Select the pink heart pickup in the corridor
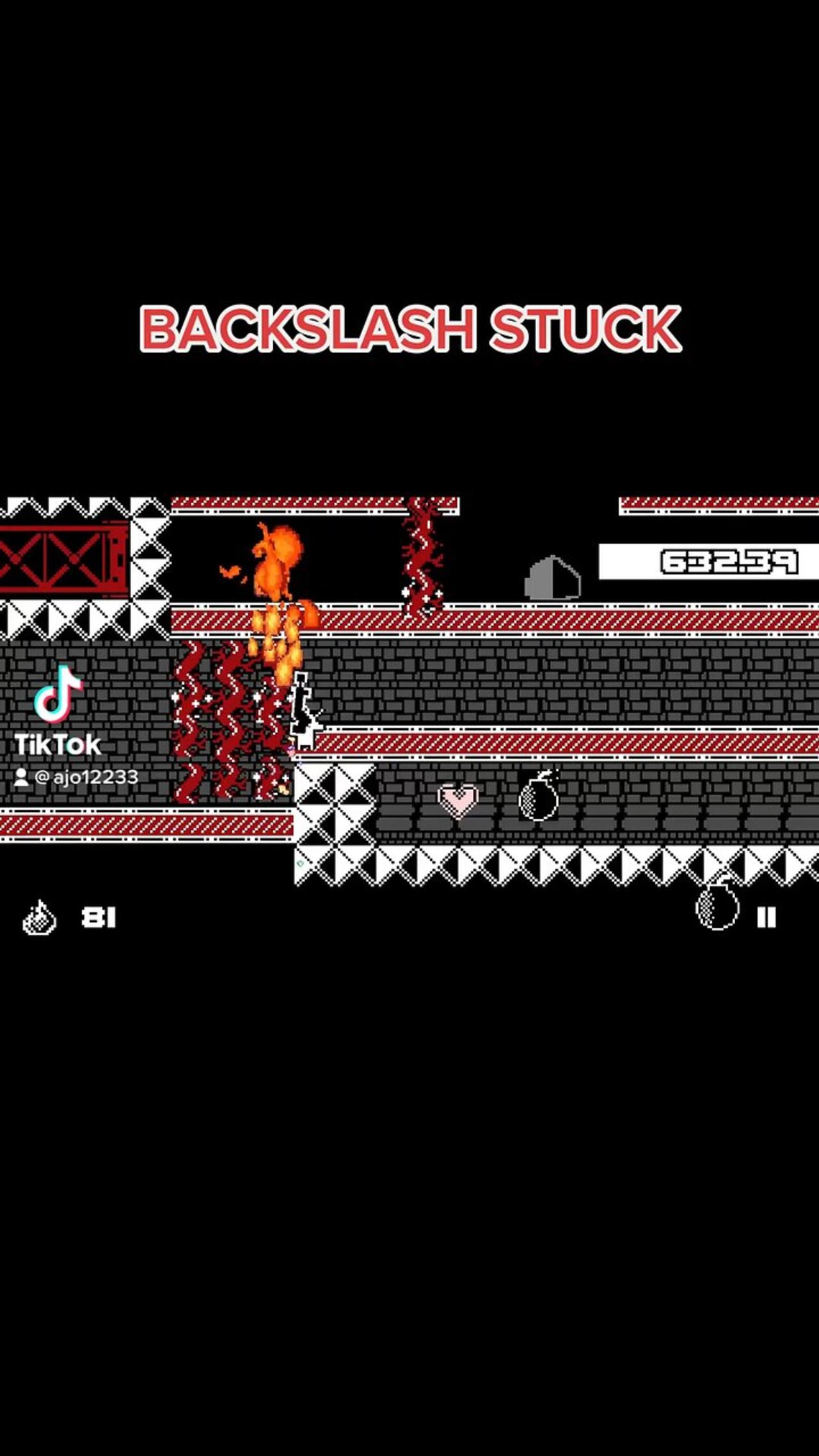The width and height of the screenshot is (819, 1456). pos(458,800)
